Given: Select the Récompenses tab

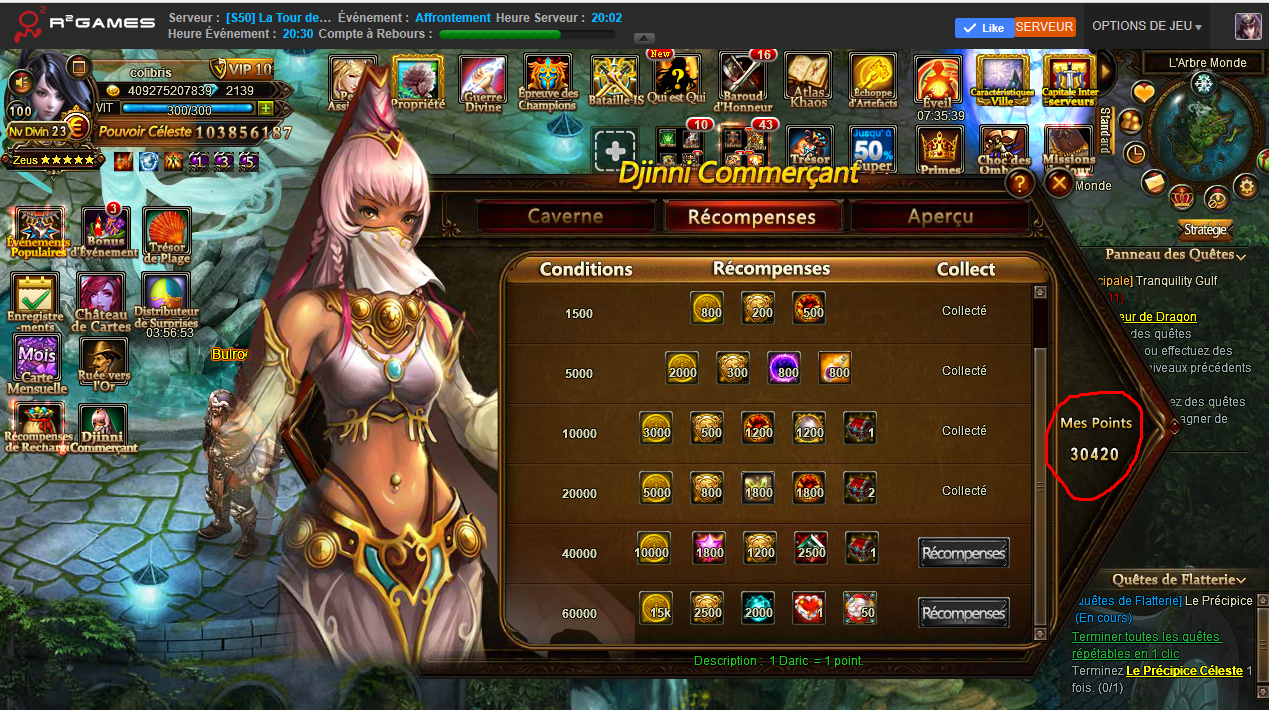Looking at the screenshot, I should (752, 216).
